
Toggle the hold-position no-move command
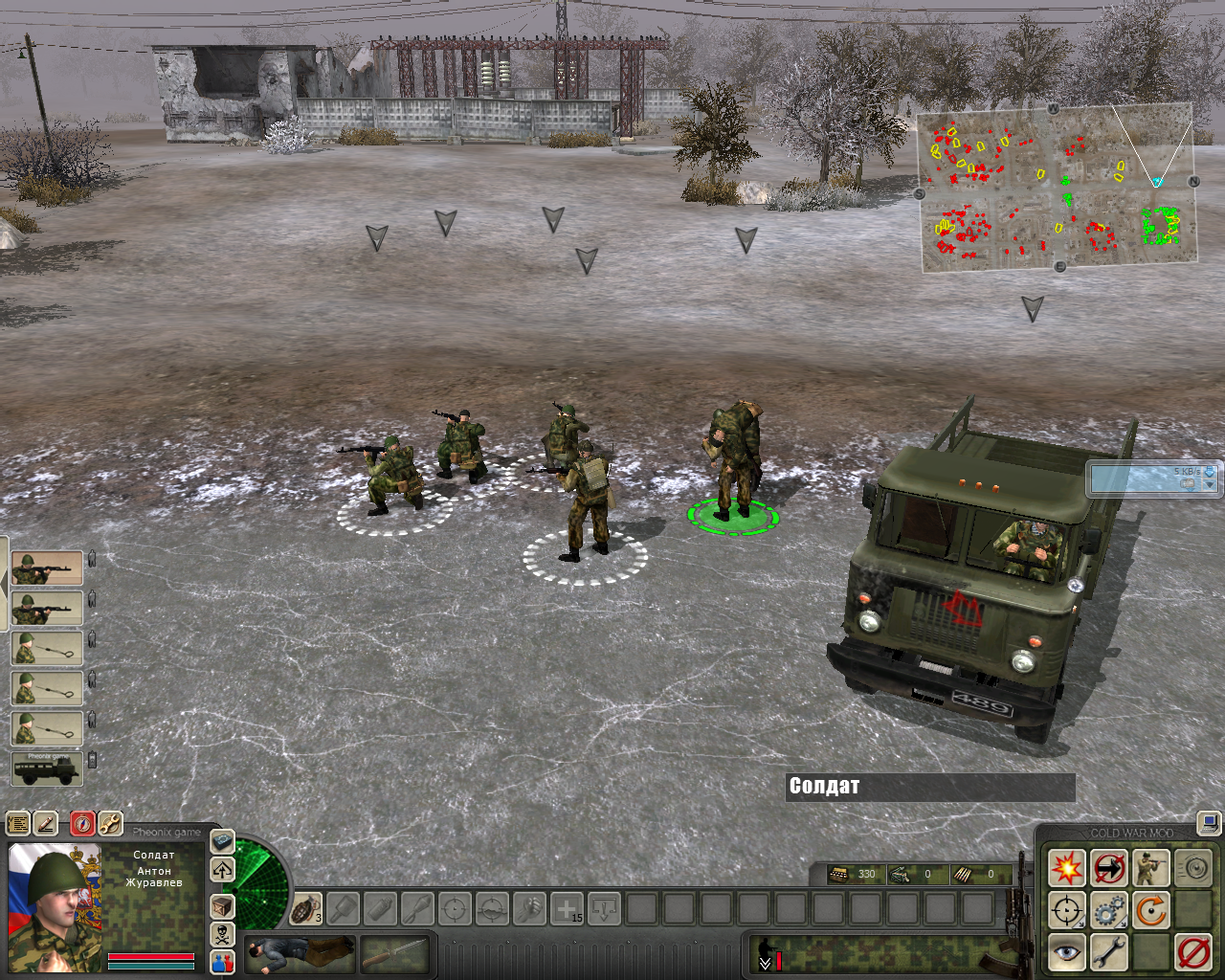[x=1109, y=869]
